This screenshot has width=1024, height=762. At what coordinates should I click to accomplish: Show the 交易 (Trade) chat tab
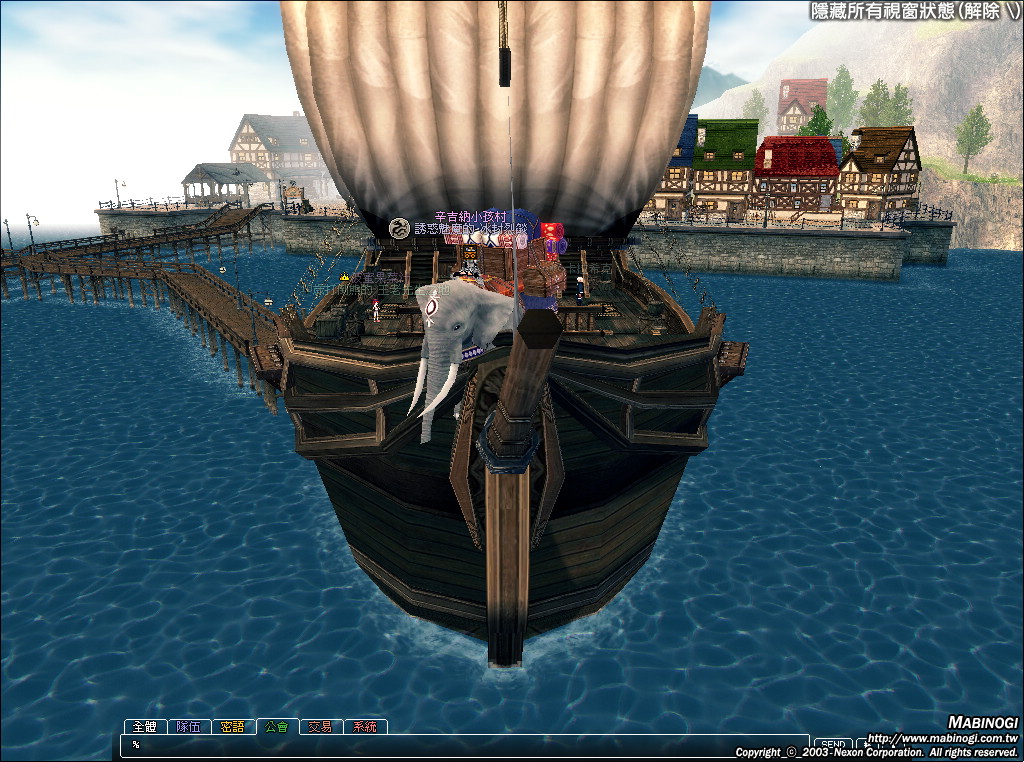coord(320,727)
